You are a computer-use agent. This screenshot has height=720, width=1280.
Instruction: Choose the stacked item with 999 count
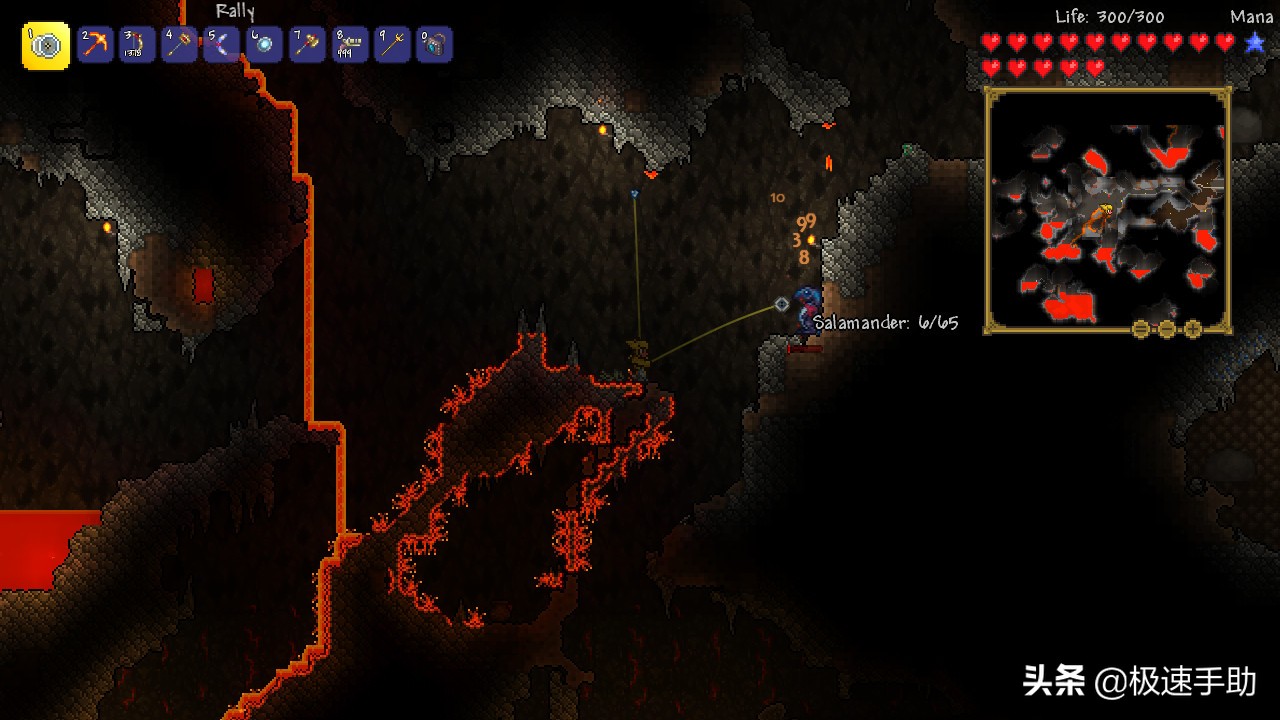[349, 45]
